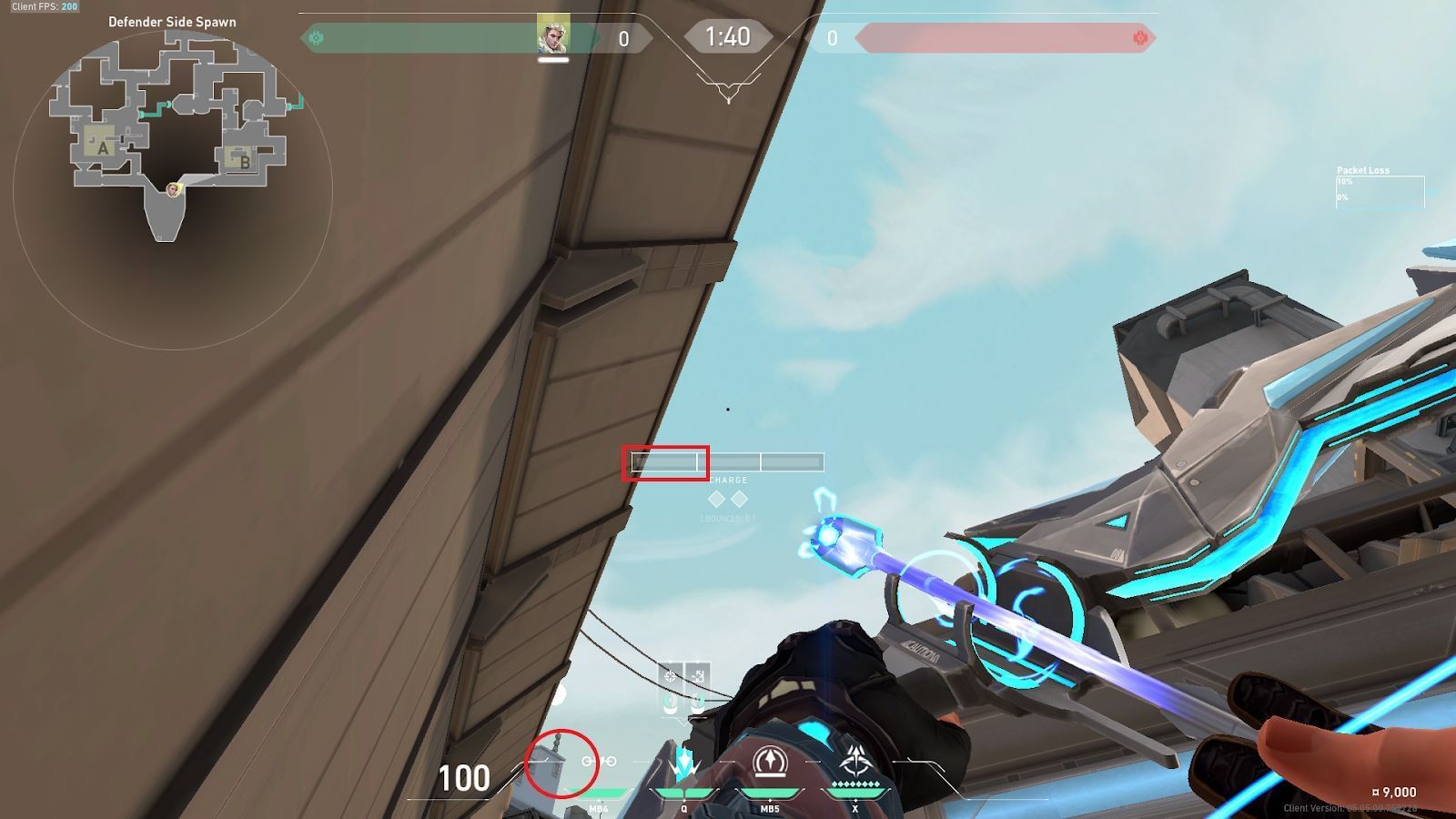Click the round timer showing 1:40

[x=727, y=37]
